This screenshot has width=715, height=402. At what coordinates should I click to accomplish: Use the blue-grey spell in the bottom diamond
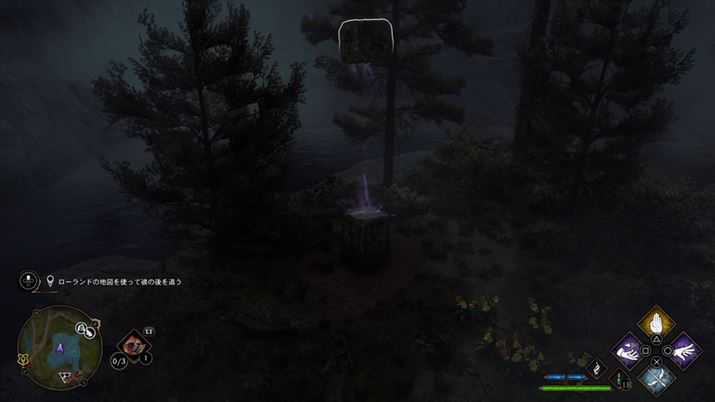[x=656, y=377]
